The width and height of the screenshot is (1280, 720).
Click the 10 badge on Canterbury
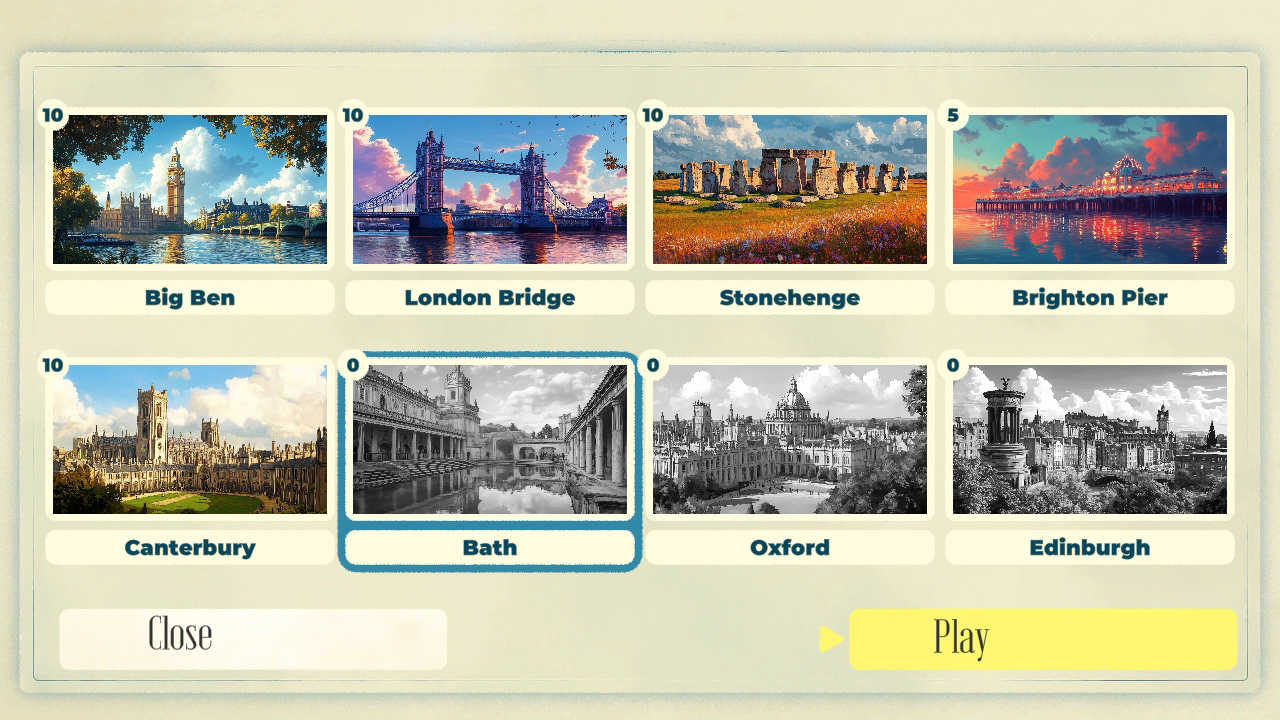pos(55,365)
